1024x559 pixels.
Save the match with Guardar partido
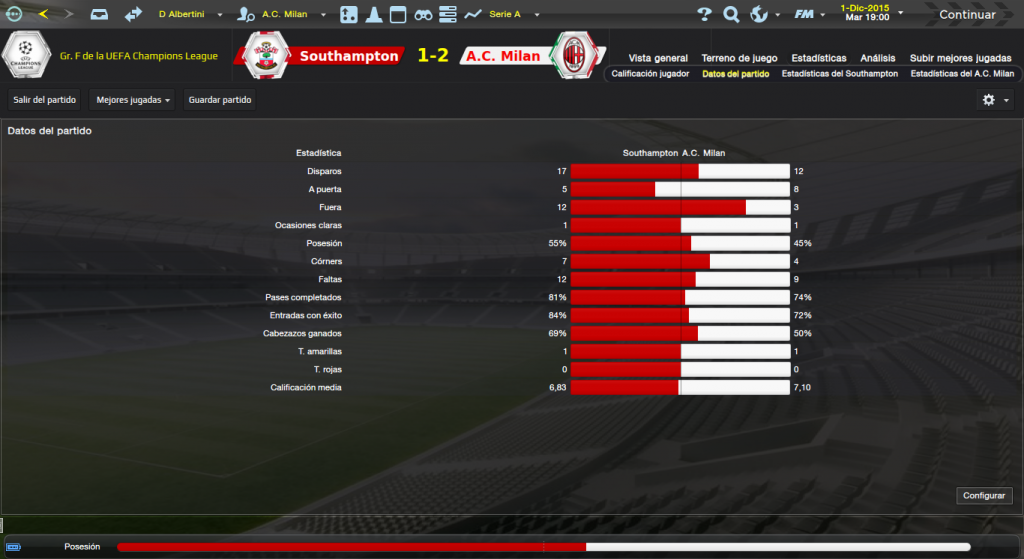220,100
